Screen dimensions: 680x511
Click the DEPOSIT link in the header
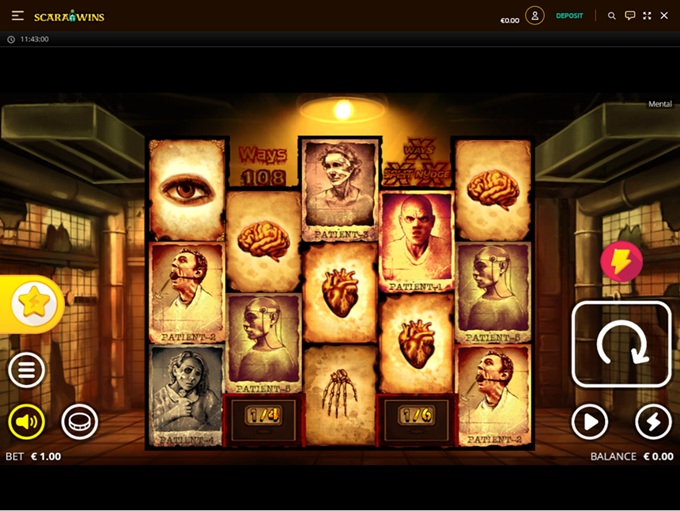click(569, 16)
